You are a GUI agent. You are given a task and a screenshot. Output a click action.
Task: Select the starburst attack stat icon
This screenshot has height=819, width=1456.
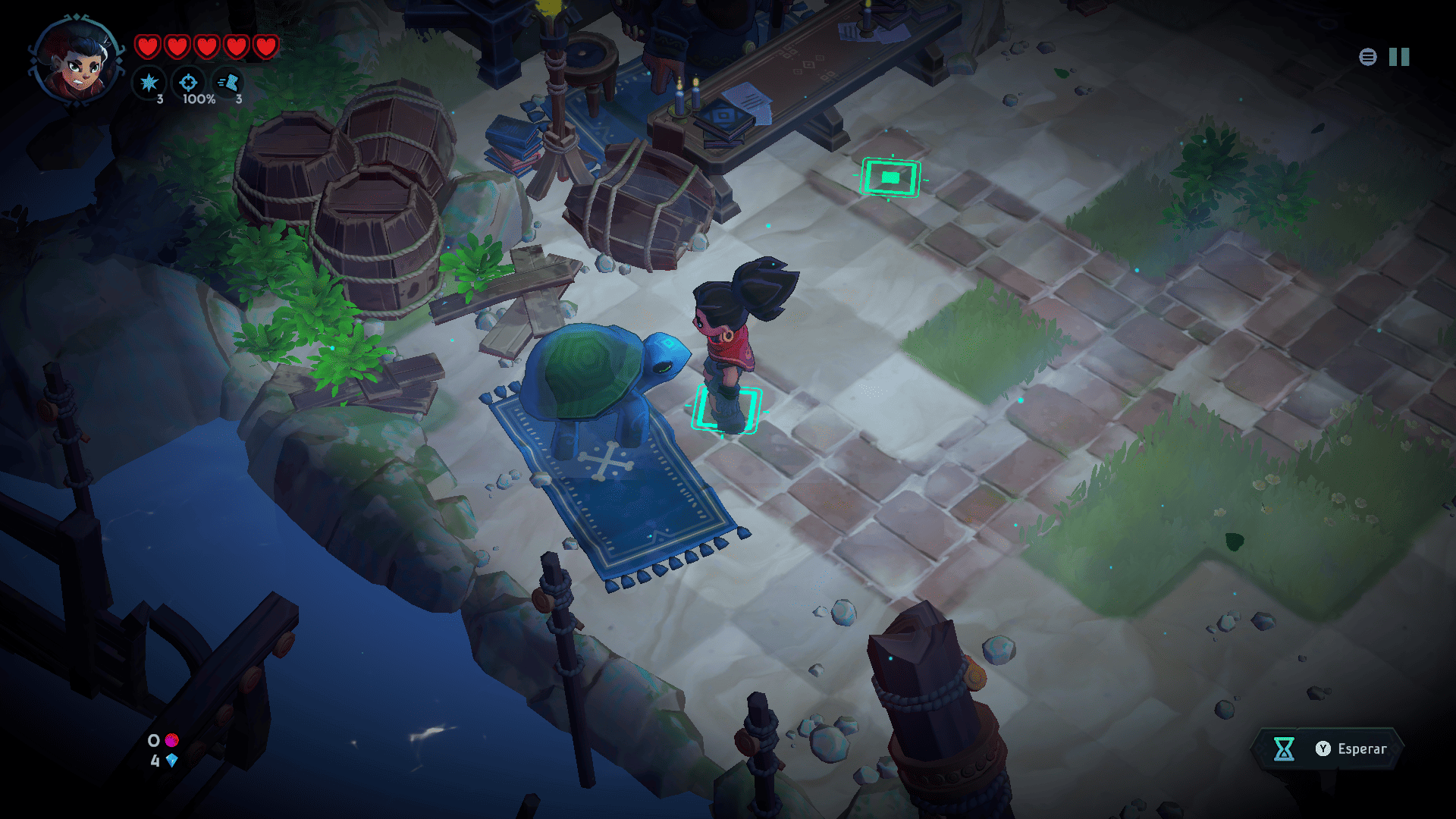[x=149, y=83]
